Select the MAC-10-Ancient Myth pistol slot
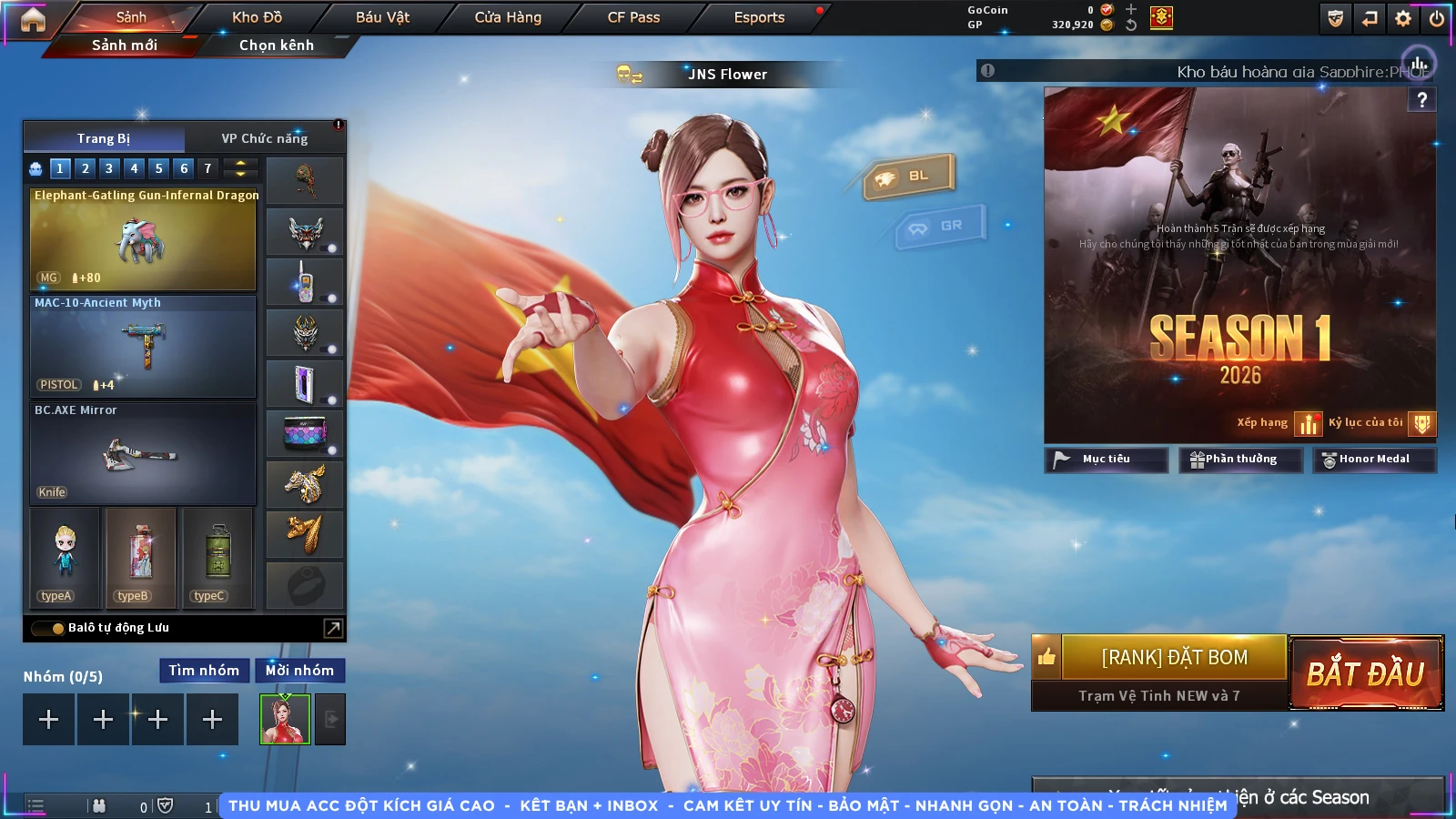The image size is (1456, 819). 143,347
